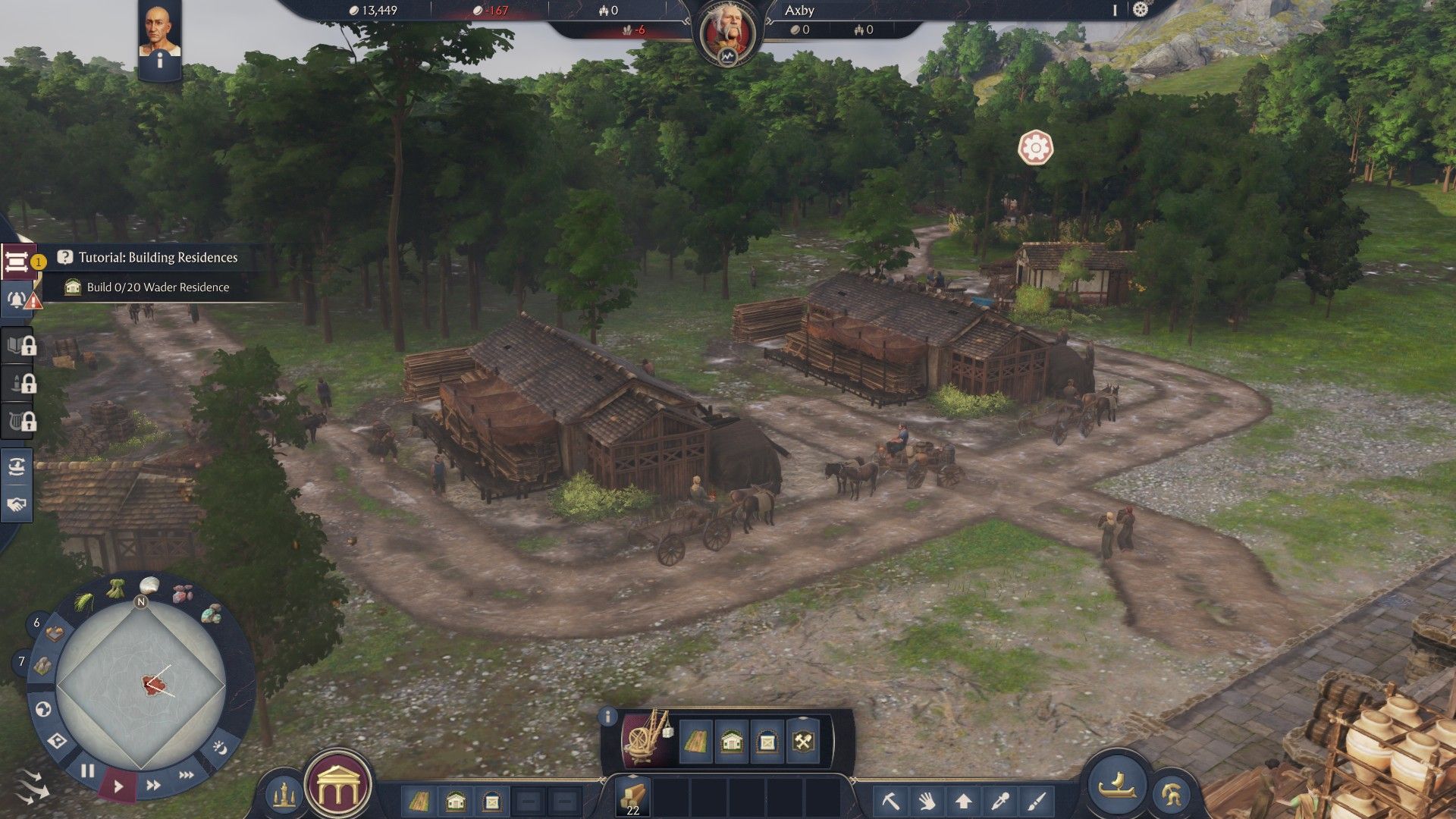Screen dimensions: 1456x819
Task: Toggle the day-night cycle button
Action: (219, 748)
